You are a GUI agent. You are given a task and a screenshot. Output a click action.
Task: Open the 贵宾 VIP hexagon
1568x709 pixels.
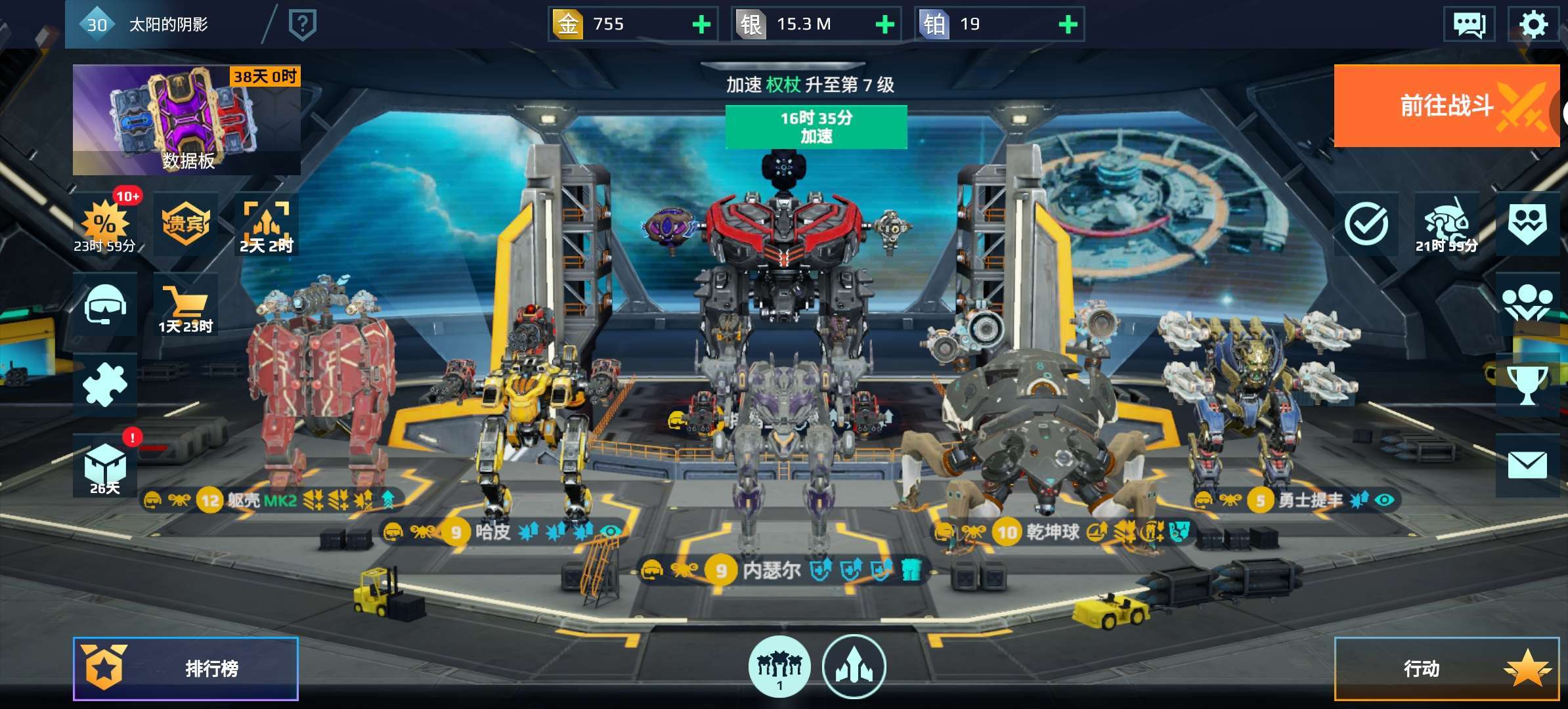186,224
